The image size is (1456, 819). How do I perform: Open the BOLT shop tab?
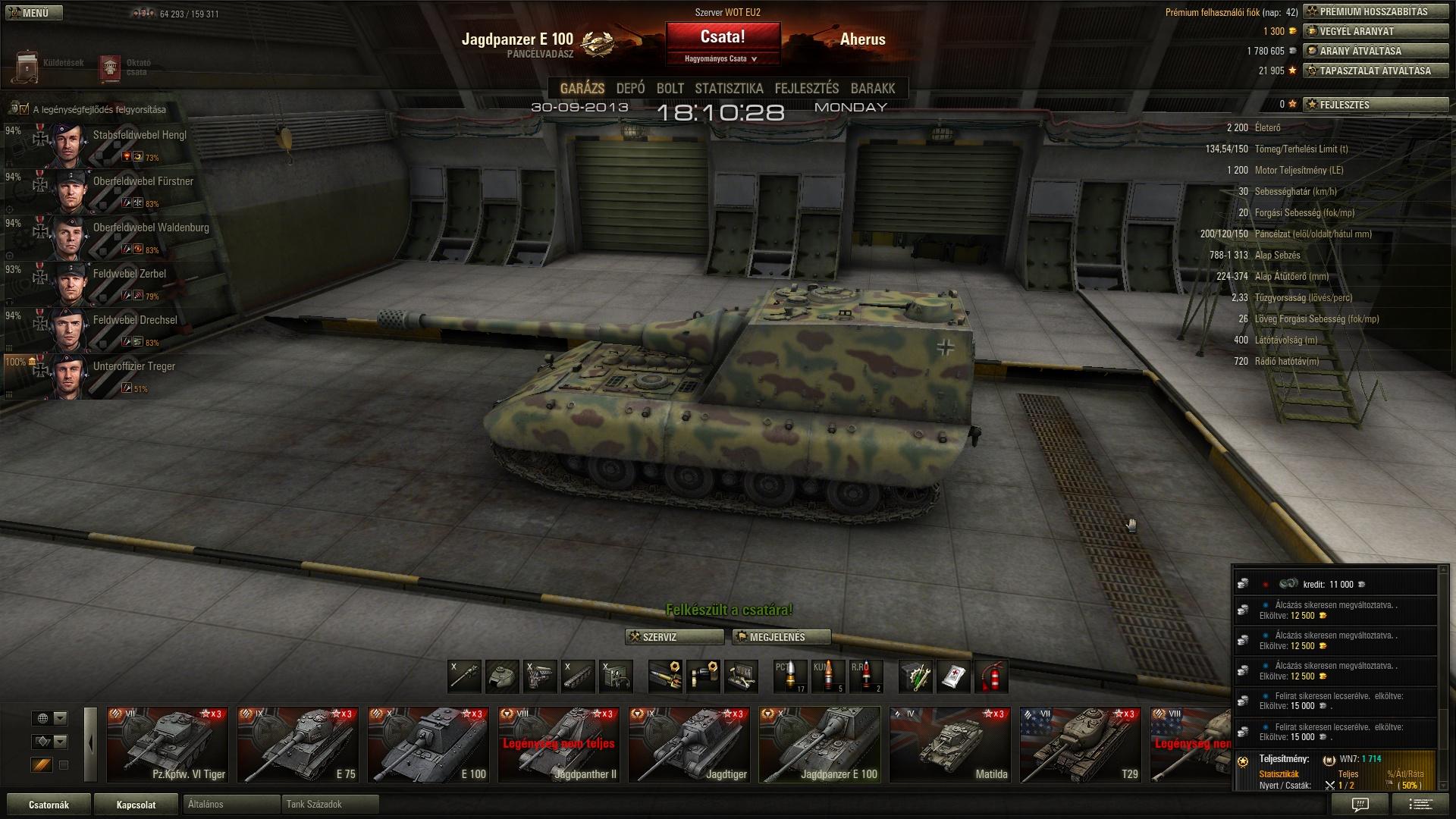point(670,89)
